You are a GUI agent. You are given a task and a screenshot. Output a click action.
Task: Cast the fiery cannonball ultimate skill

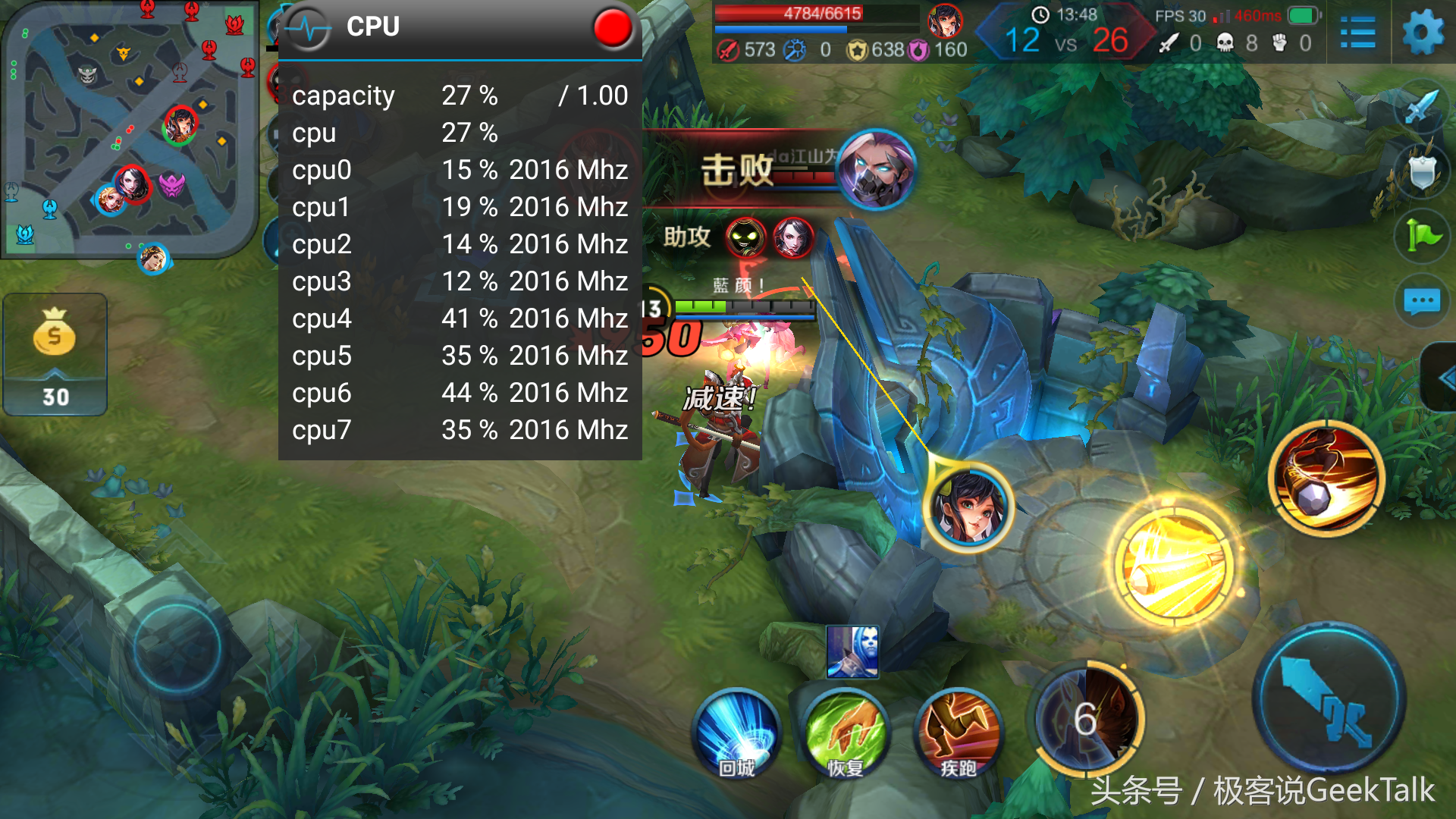(x=1326, y=479)
